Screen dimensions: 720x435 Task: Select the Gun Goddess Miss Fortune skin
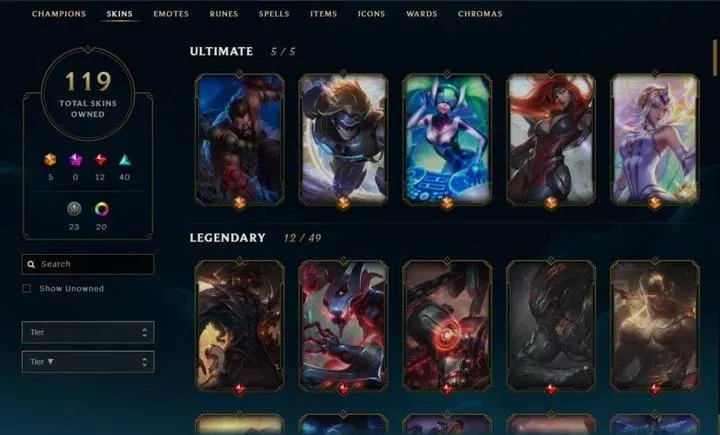pos(551,138)
